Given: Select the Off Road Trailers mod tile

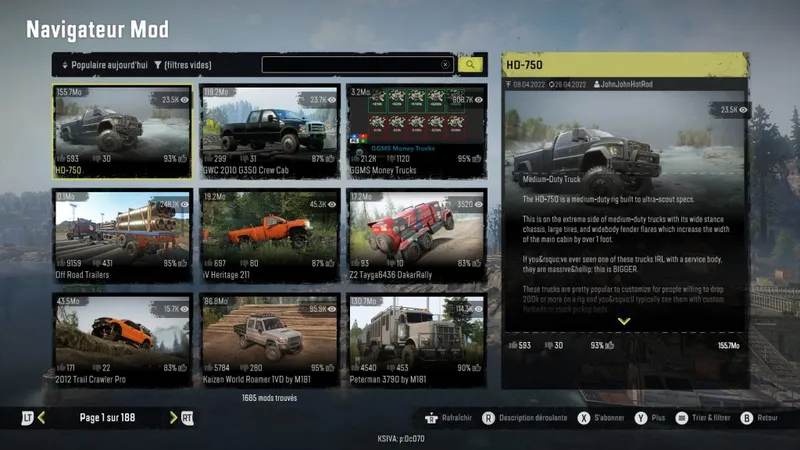Looking at the screenshot, I should pyautogui.click(x=123, y=235).
